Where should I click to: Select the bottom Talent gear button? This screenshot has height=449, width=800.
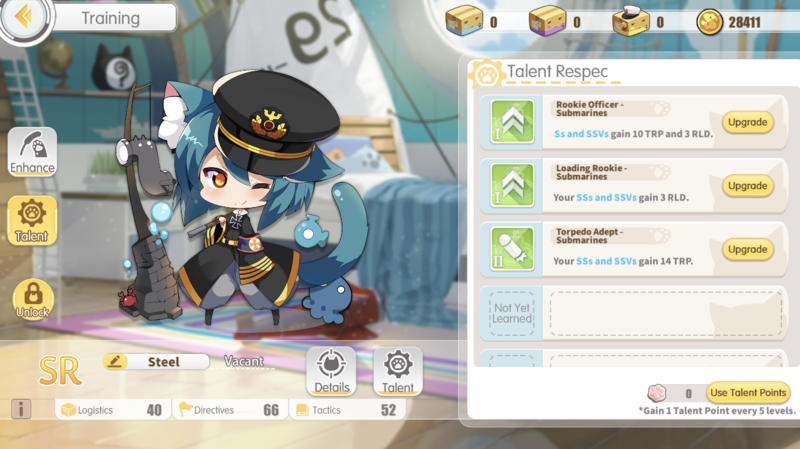tap(398, 372)
